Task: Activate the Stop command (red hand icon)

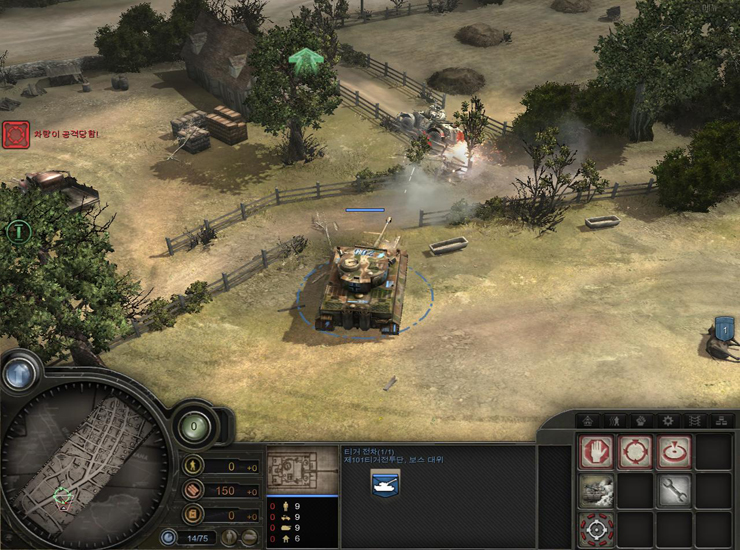Action: (596, 452)
